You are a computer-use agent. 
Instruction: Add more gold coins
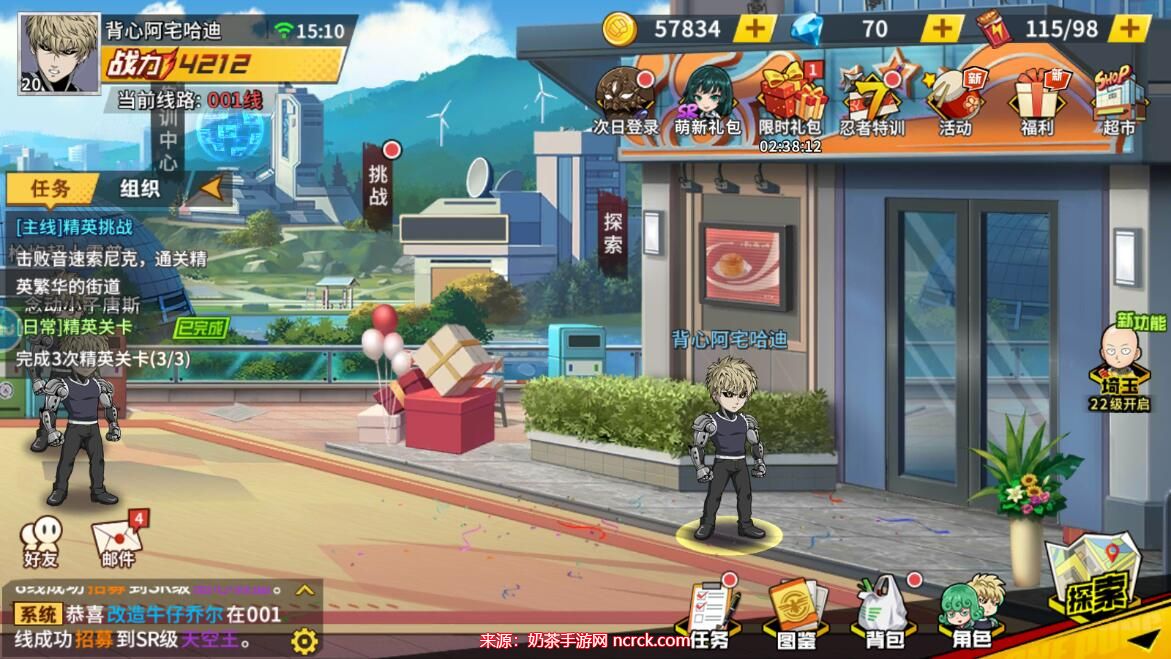pyautogui.click(x=755, y=29)
